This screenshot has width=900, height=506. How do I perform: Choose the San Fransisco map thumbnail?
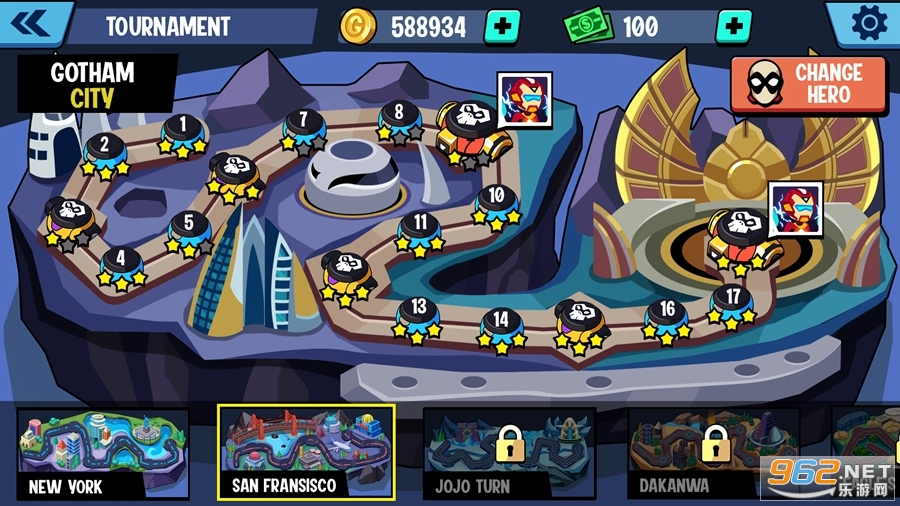(x=306, y=453)
